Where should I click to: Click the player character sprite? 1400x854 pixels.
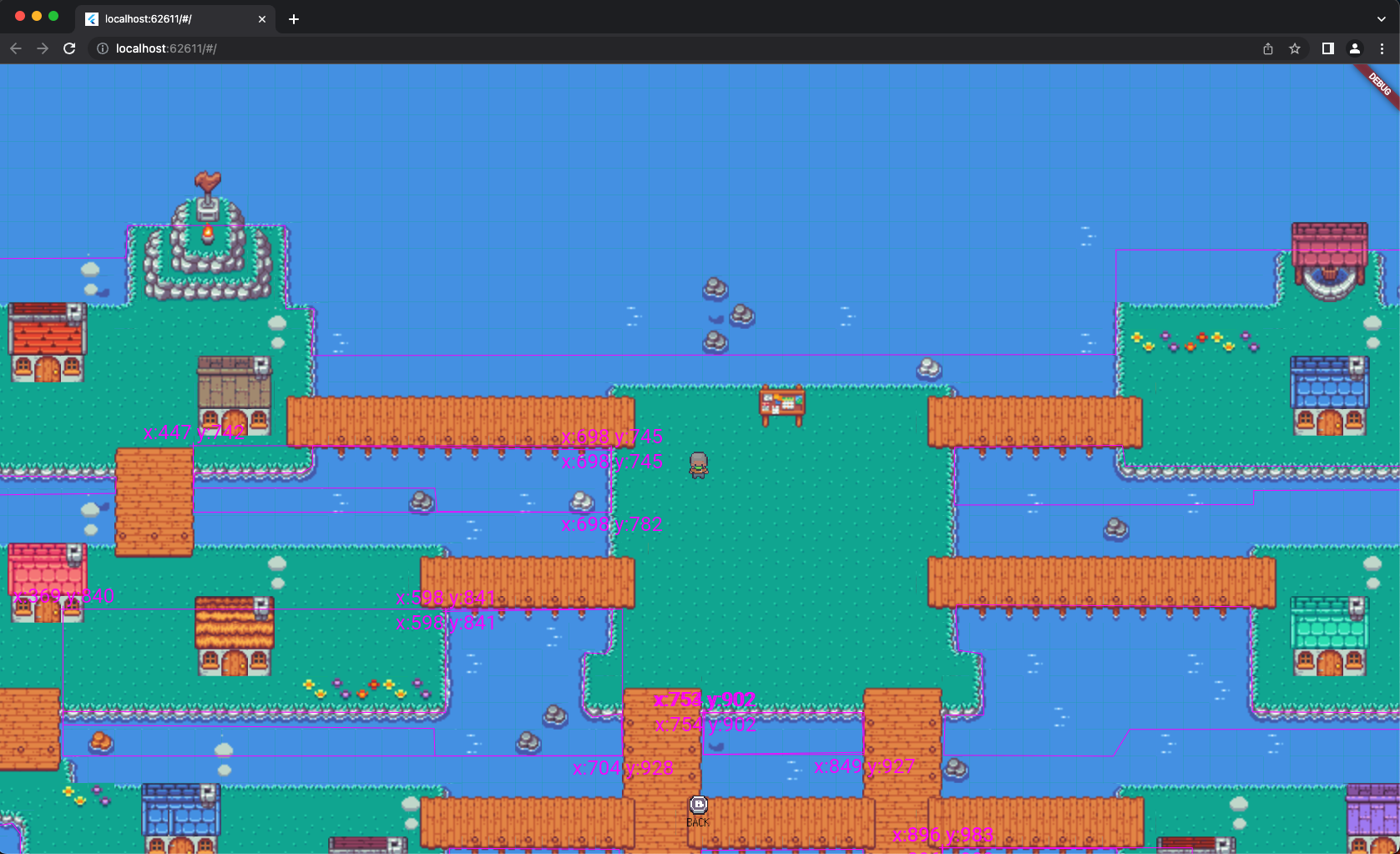[698, 465]
